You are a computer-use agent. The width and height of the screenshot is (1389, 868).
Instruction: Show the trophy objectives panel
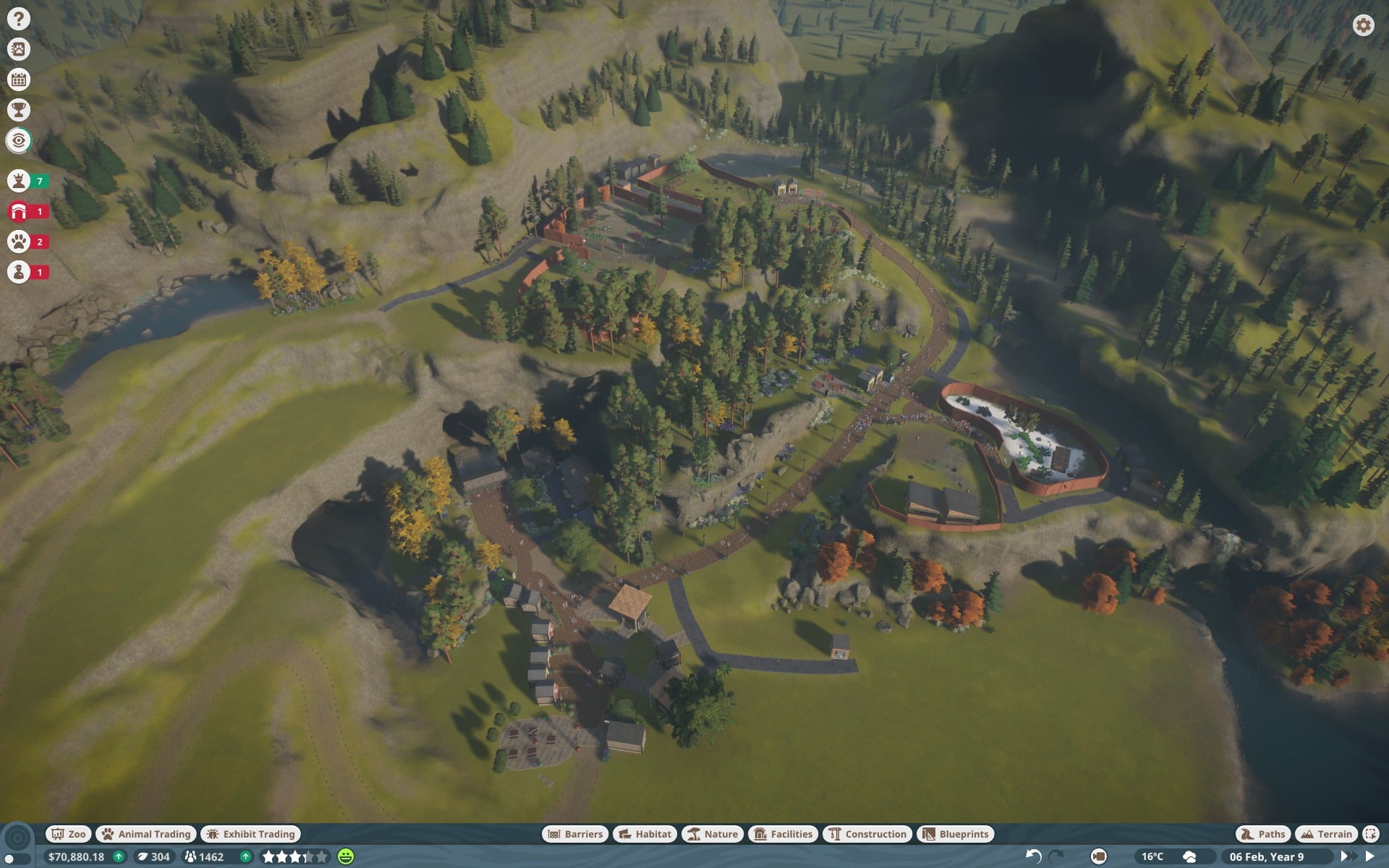click(x=19, y=110)
